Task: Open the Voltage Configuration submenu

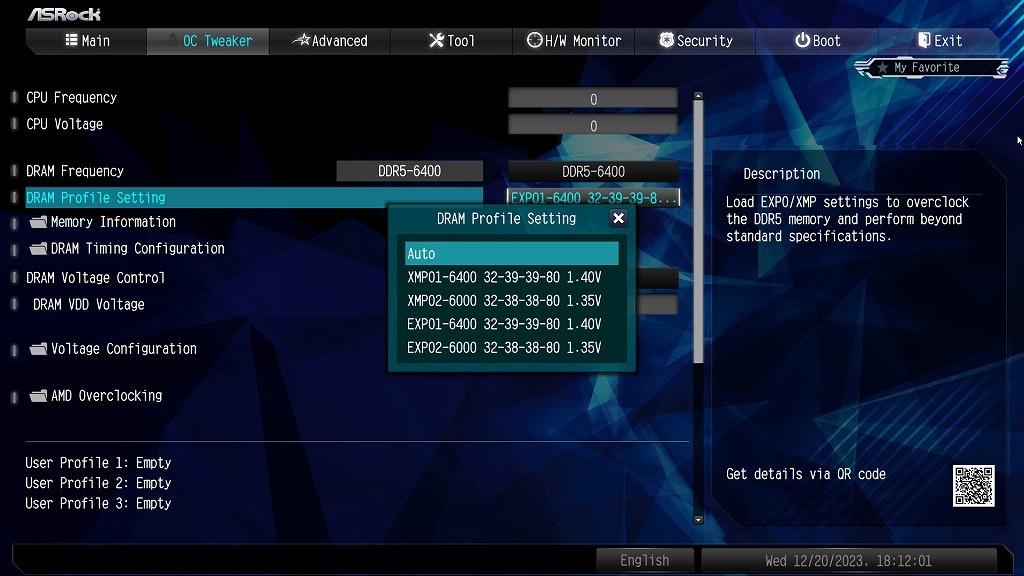Action: [x=123, y=349]
